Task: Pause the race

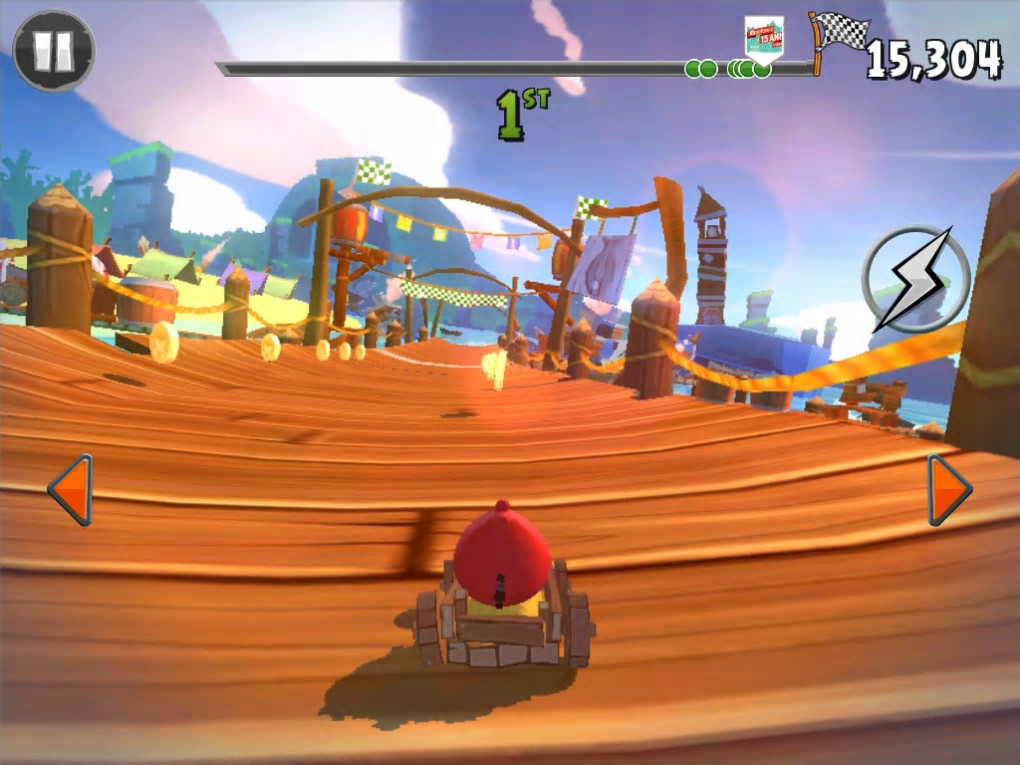Action: (54, 50)
